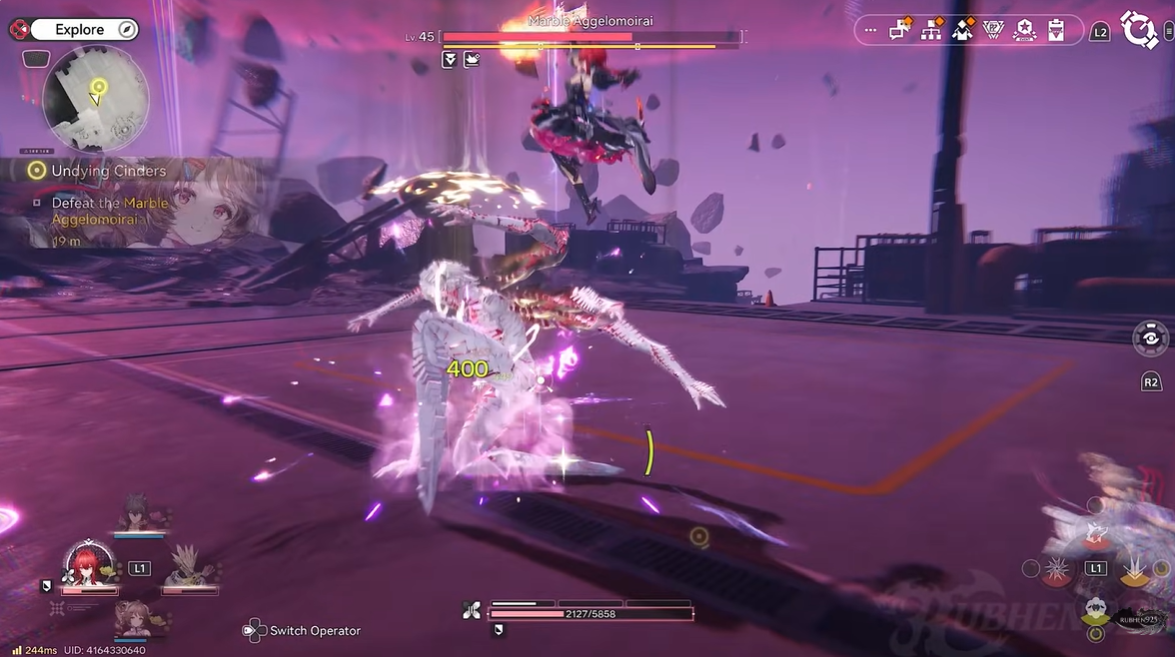The image size is (1175, 657).
Task: Open the star hexagon events icon
Action: 1024,31
